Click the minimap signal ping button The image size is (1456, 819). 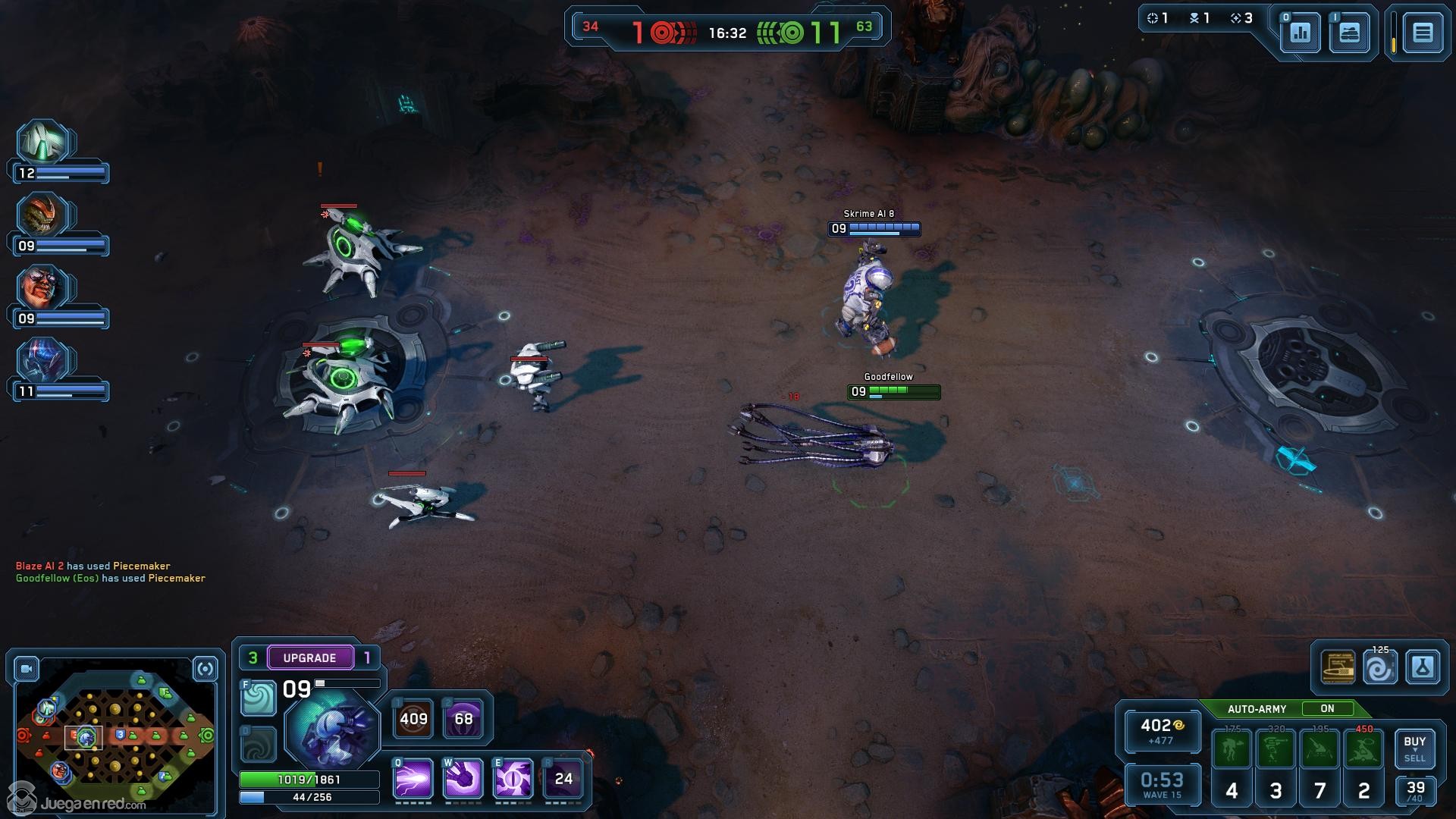[205, 669]
